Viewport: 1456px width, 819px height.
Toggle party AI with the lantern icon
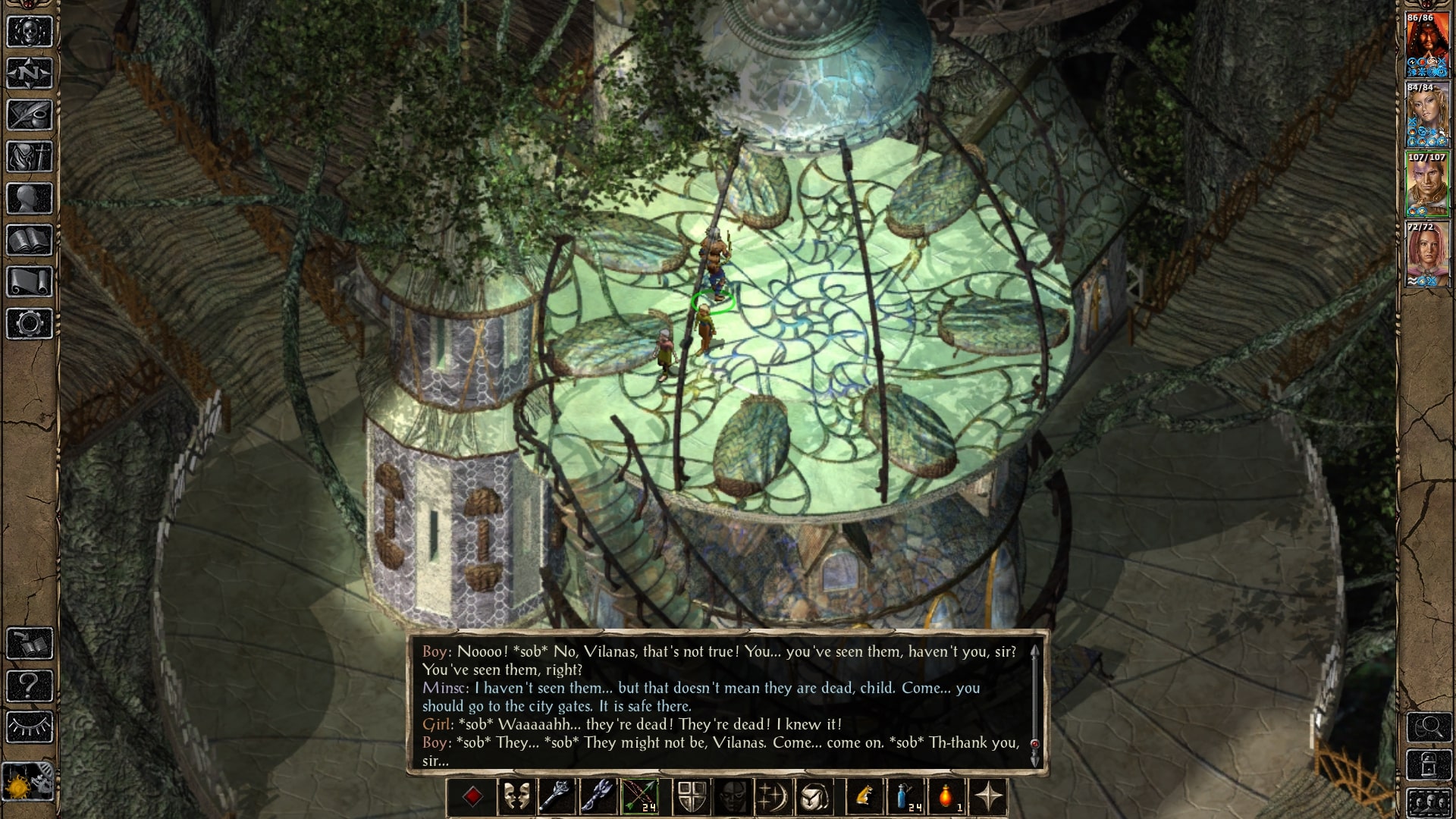pos(1429,764)
